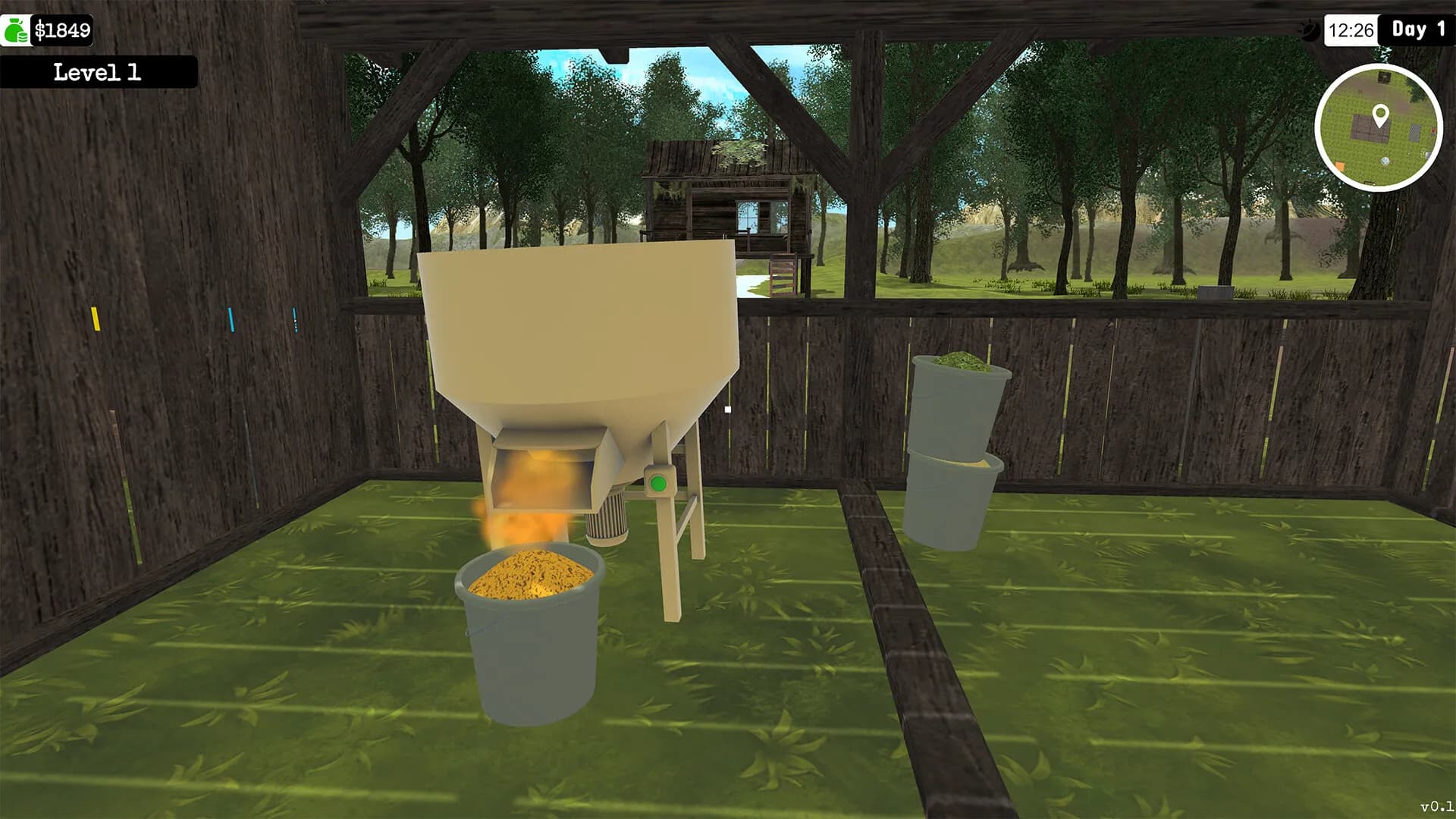Click the gray square zone on minimap

(1415, 133)
